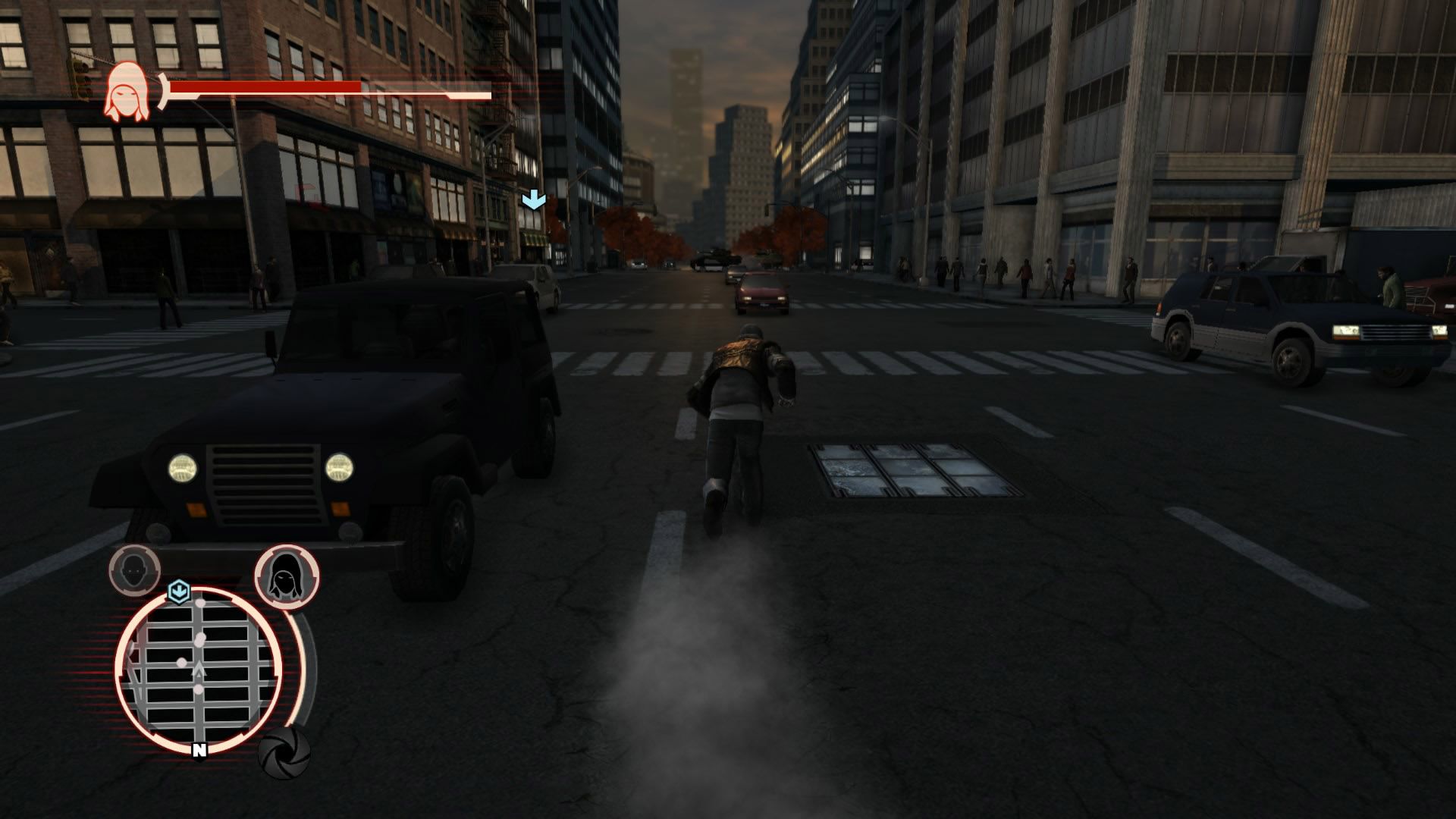Select the faded head silhouette icon left of minimap
Viewport: 1456px width, 819px height.
pos(132,572)
